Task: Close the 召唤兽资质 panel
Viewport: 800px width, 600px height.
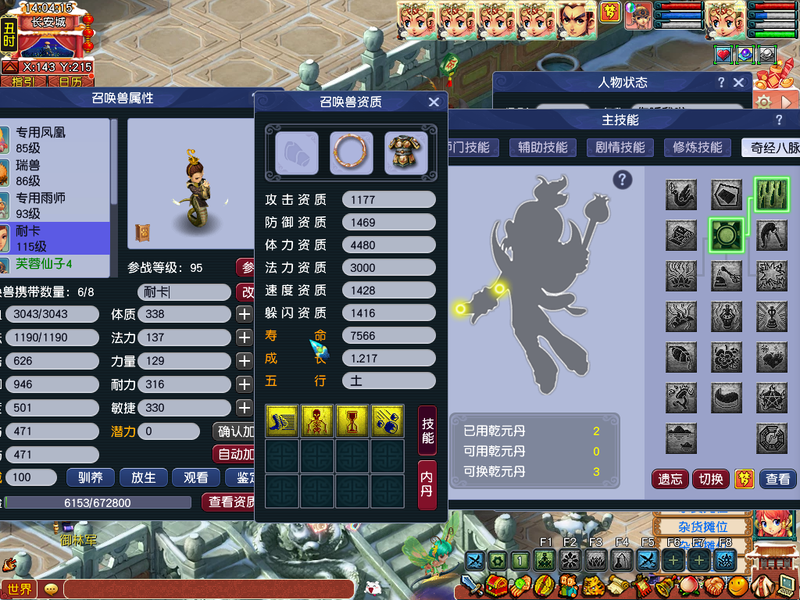Action: (x=434, y=102)
